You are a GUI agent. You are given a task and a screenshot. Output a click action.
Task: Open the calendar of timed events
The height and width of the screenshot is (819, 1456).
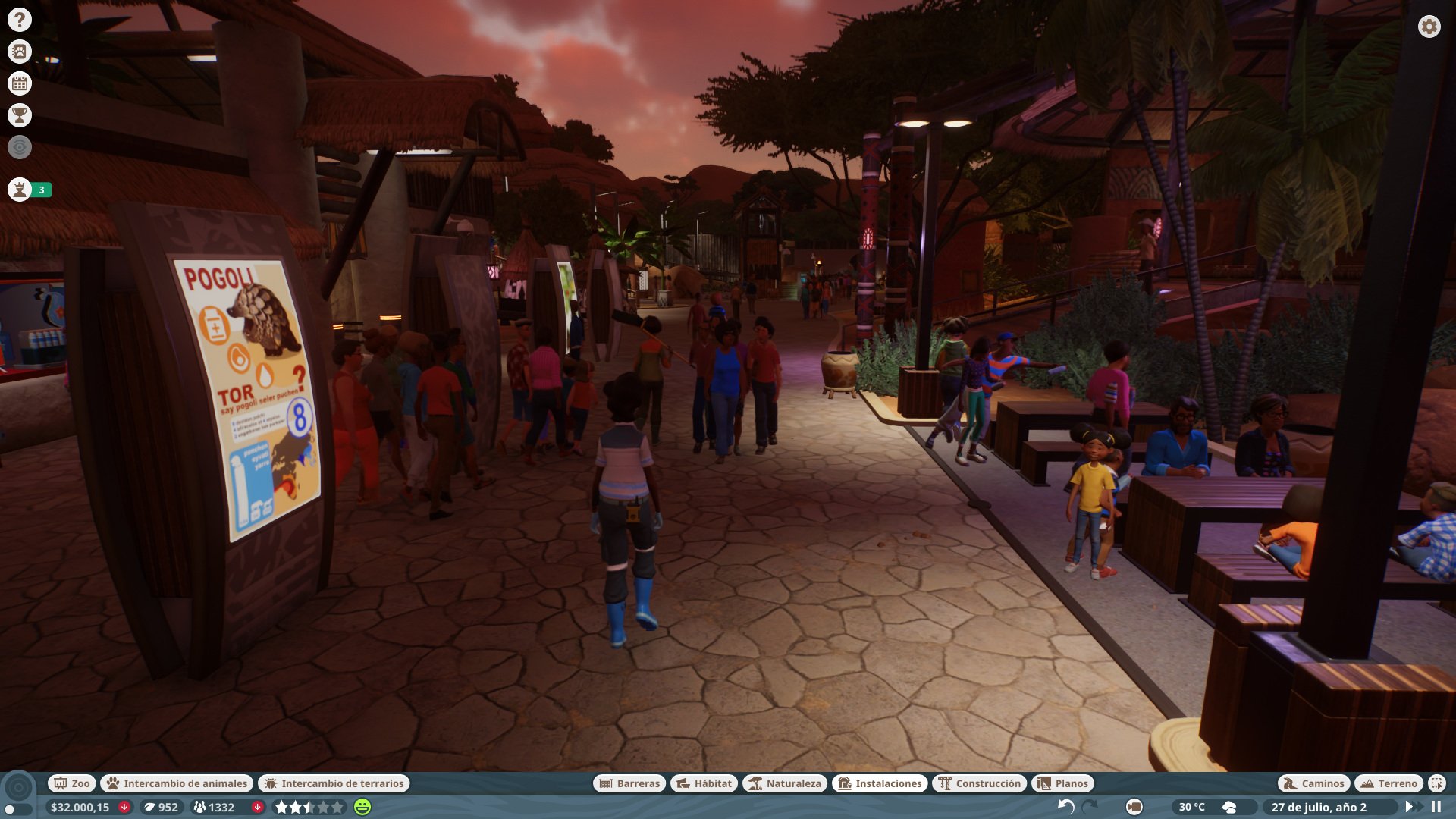click(x=20, y=84)
